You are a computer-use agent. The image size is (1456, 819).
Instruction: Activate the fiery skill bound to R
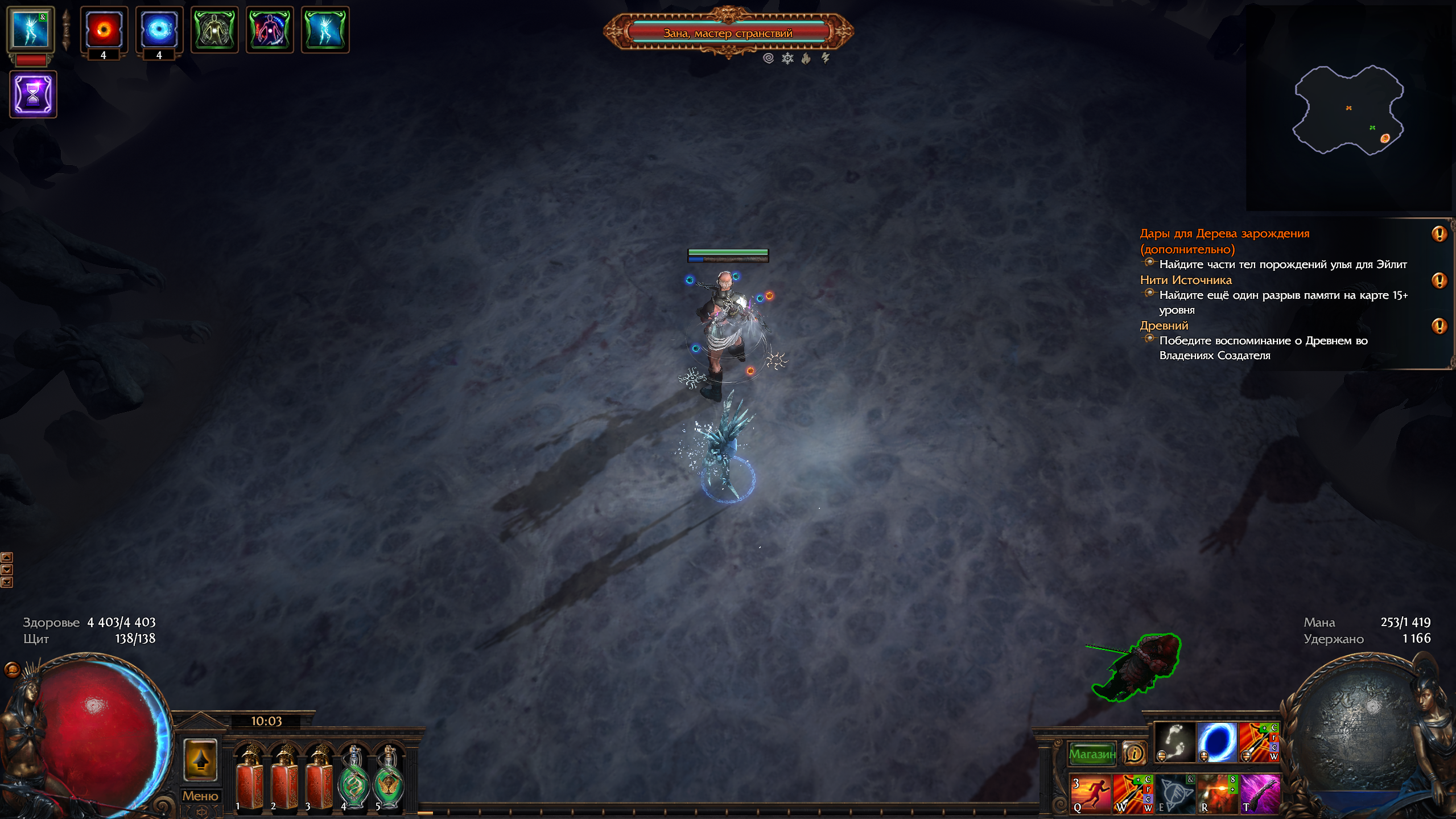(1218, 793)
